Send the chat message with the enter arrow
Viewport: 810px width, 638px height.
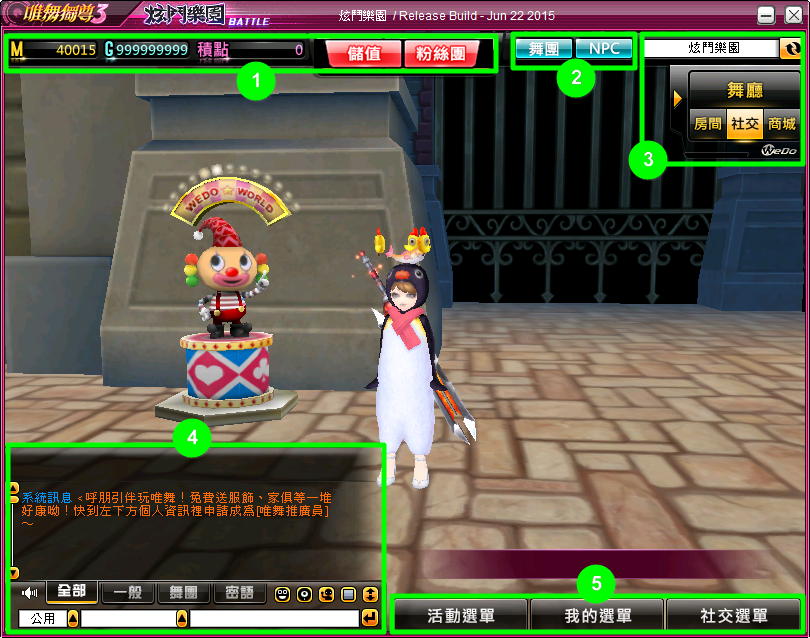pyautogui.click(x=371, y=619)
